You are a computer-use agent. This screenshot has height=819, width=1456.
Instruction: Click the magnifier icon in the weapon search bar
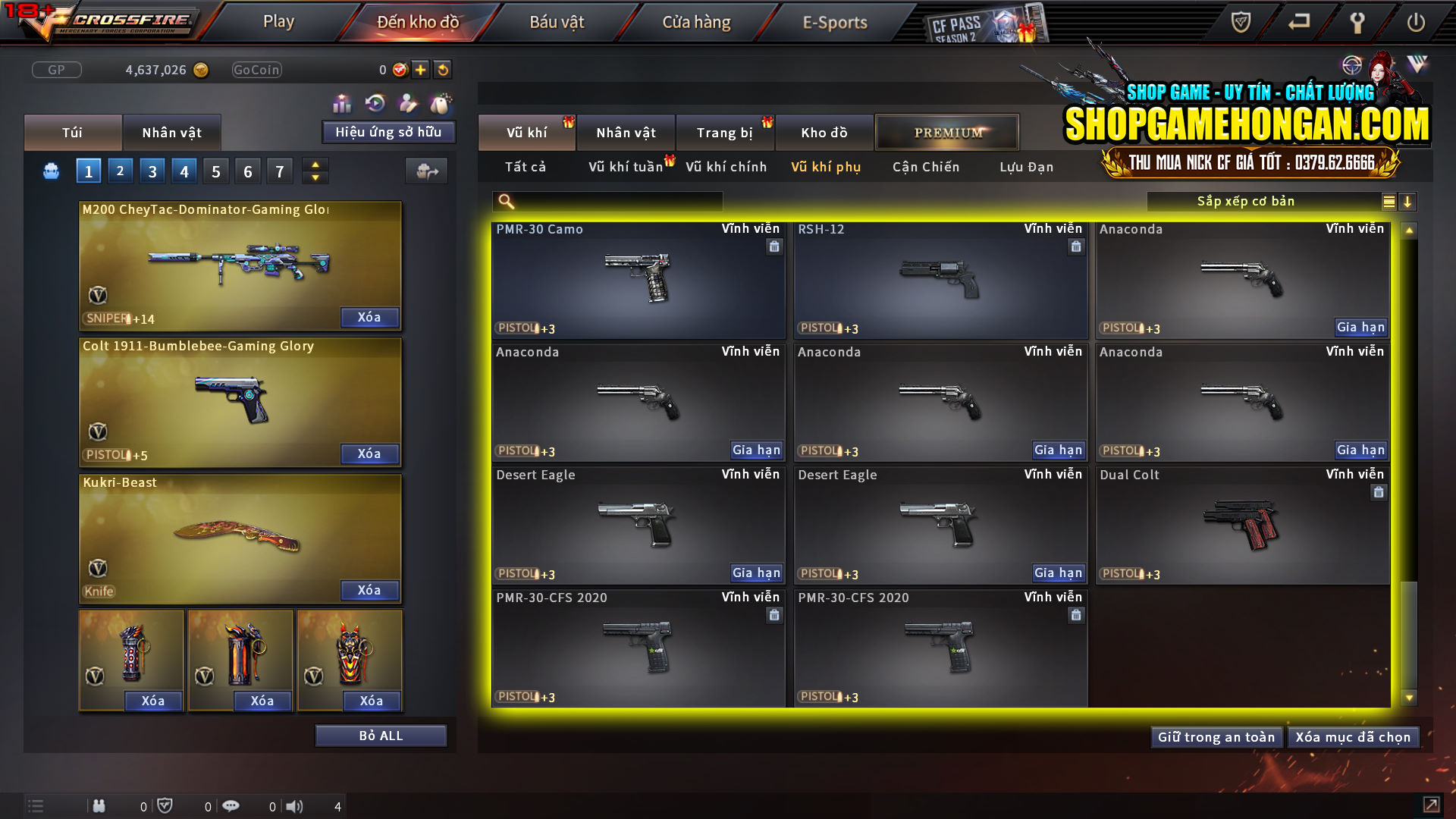click(x=504, y=201)
